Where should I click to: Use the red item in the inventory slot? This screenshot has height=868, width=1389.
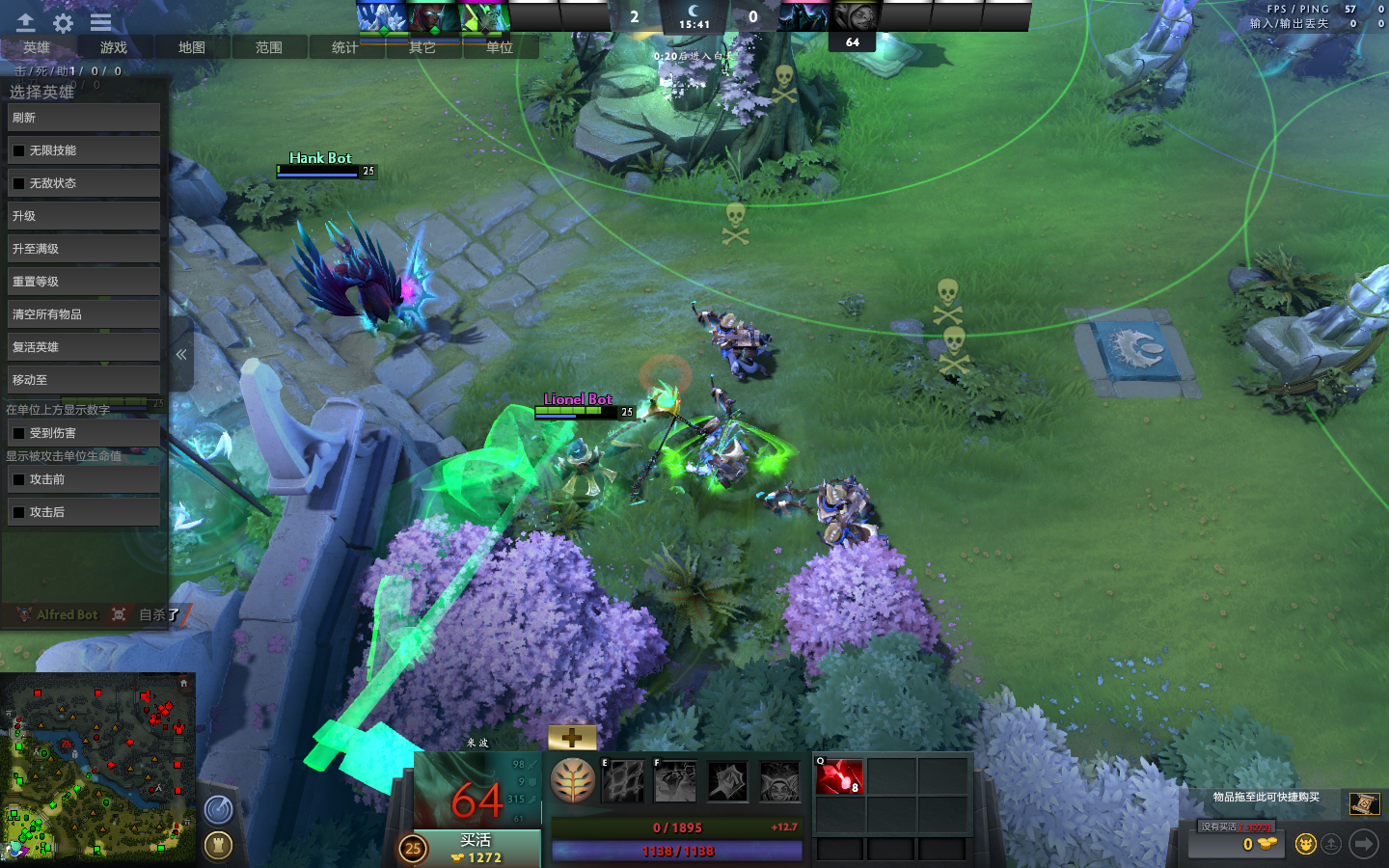click(839, 777)
